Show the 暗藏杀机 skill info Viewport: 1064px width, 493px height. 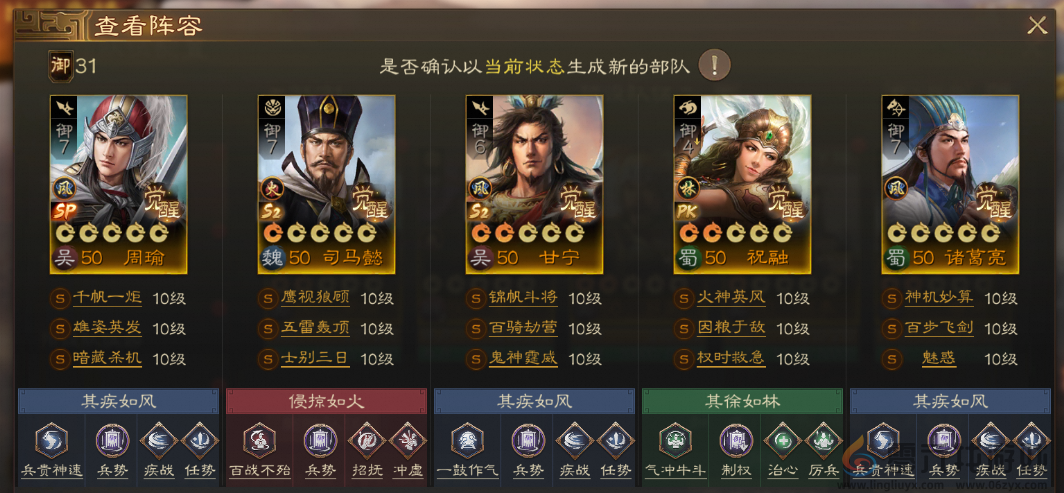[108, 358]
